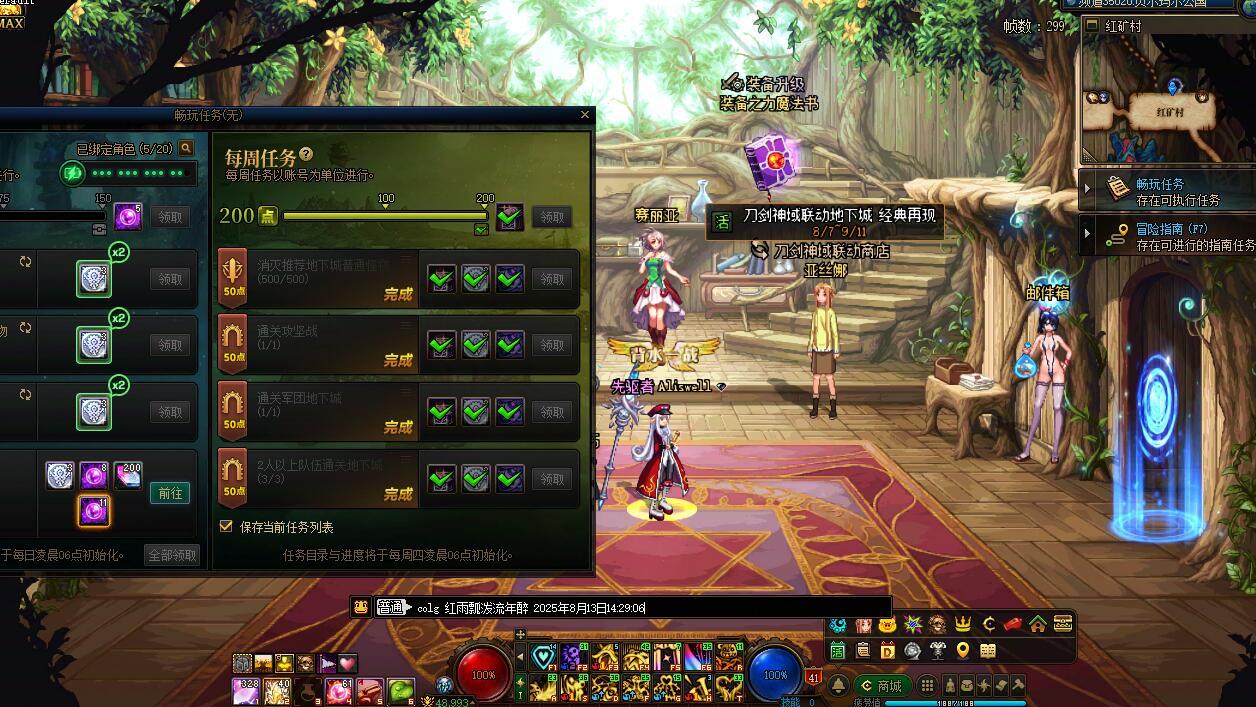Click 领取 beside the 200-point weekly progress bar

coord(552,216)
